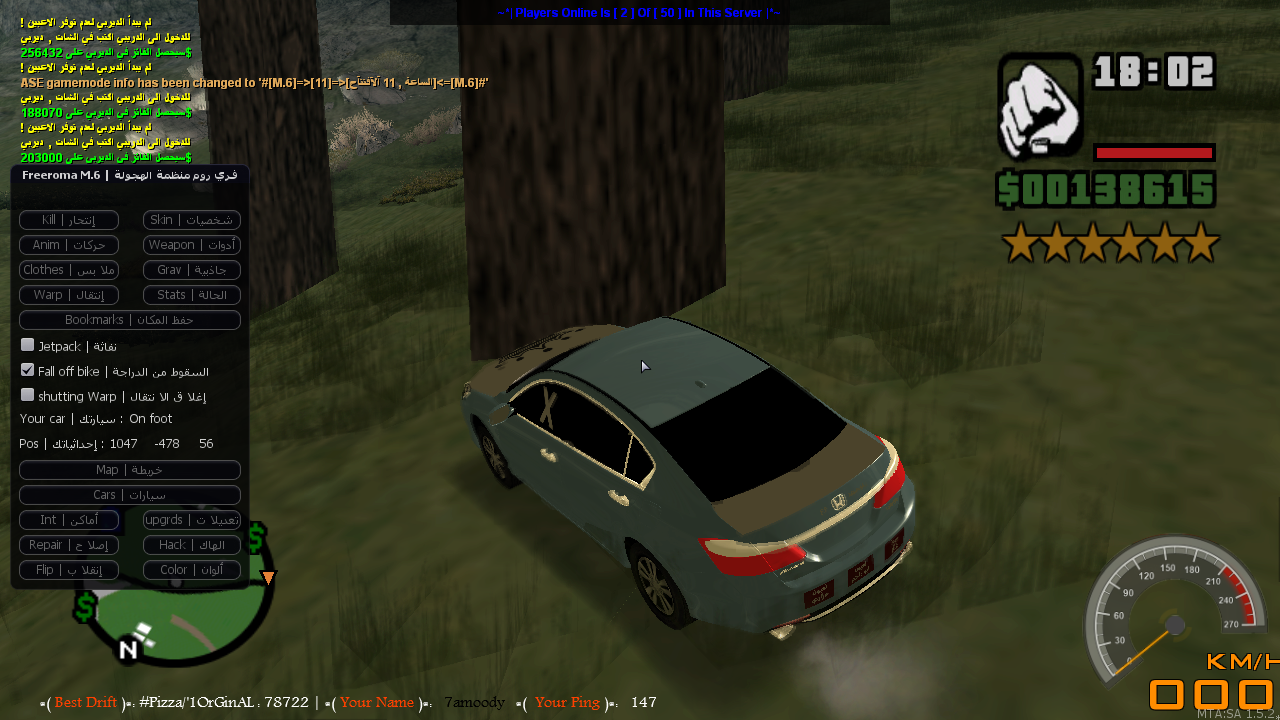Show the Stats window
The height and width of the screenshot is (720, 1280).
(x=192, y=295)
